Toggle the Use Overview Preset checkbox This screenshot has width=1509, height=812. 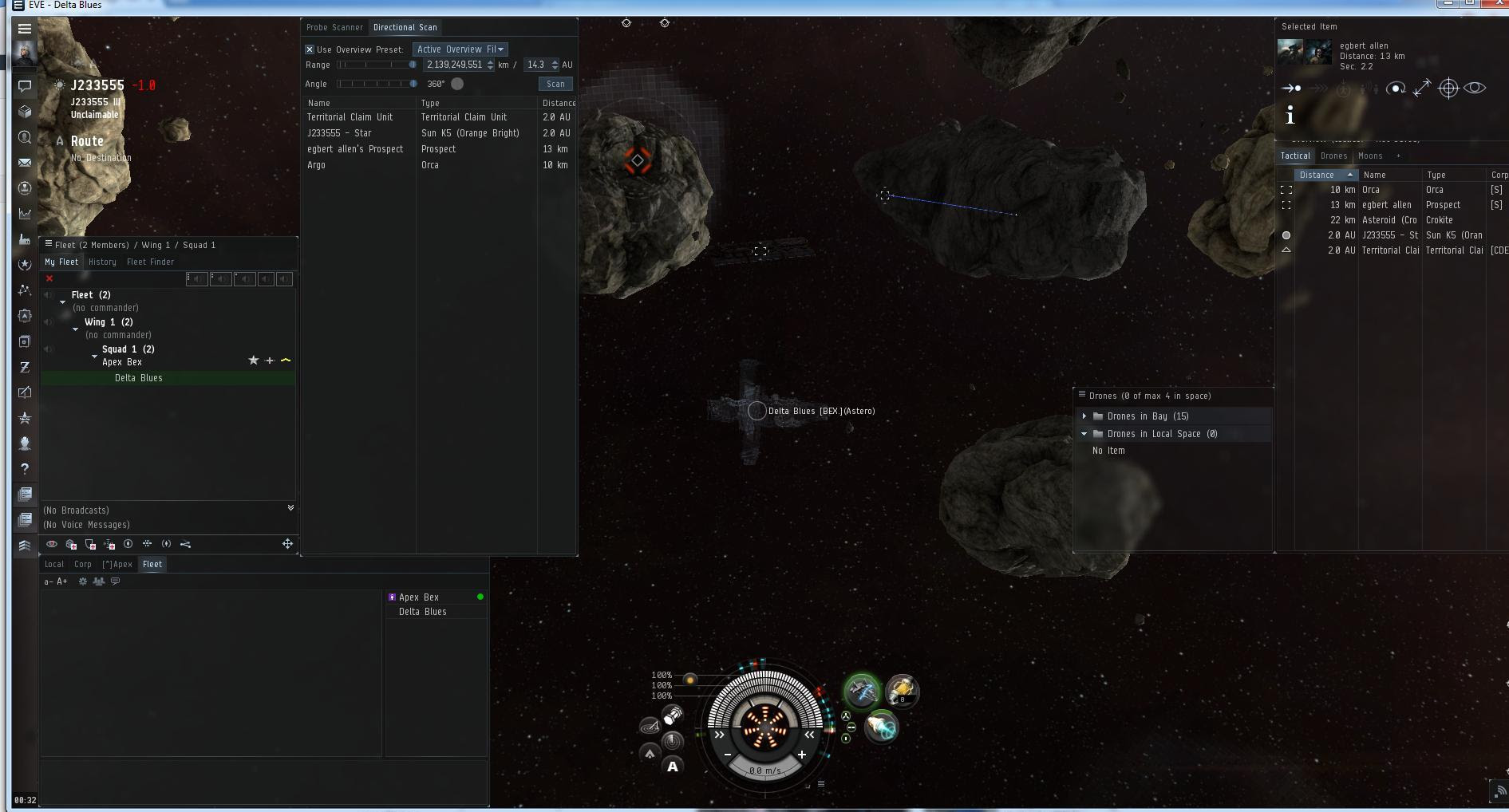[310, 49]
